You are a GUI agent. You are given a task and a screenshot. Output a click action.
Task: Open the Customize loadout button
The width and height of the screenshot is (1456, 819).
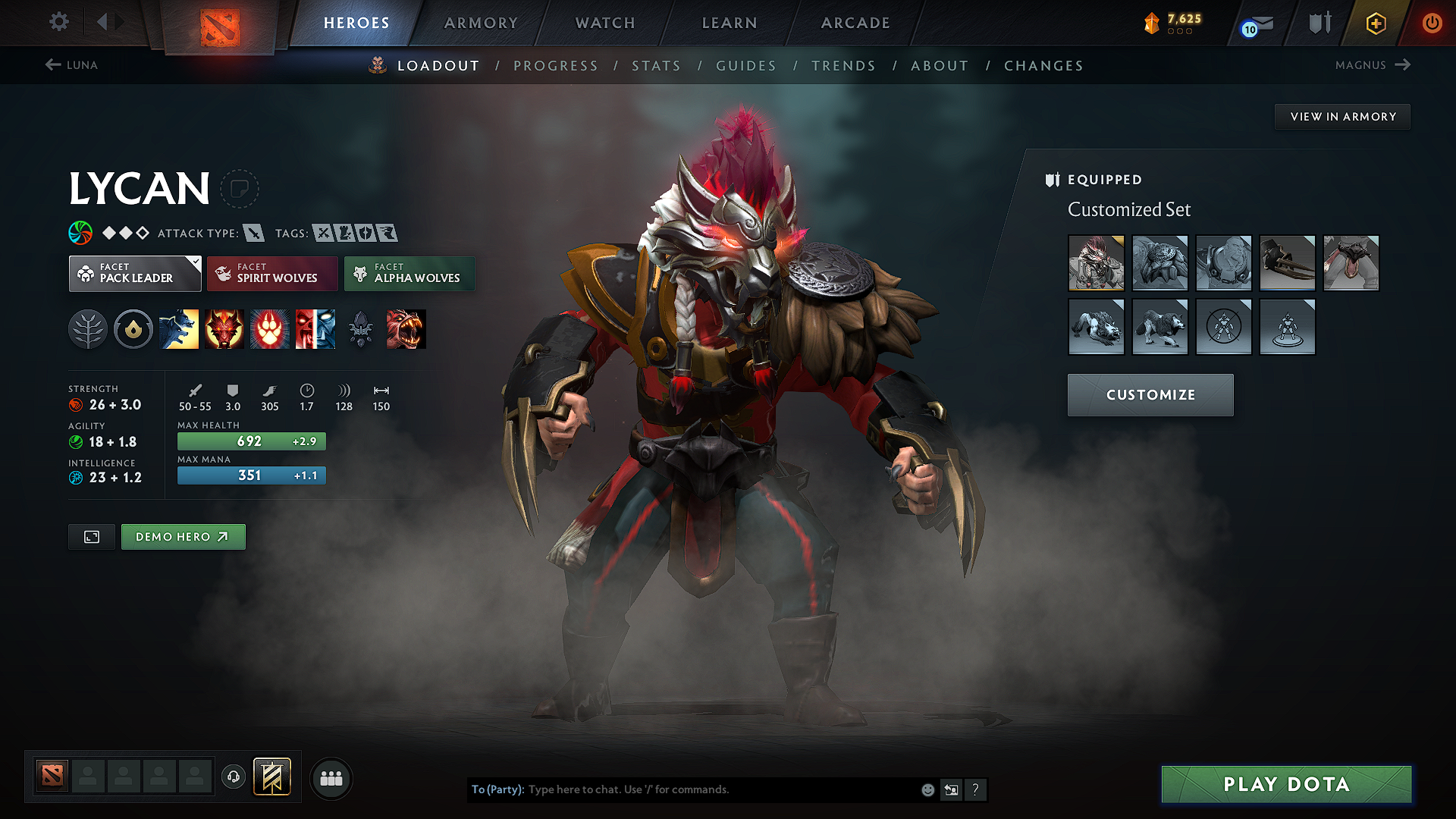(1150, 395)
